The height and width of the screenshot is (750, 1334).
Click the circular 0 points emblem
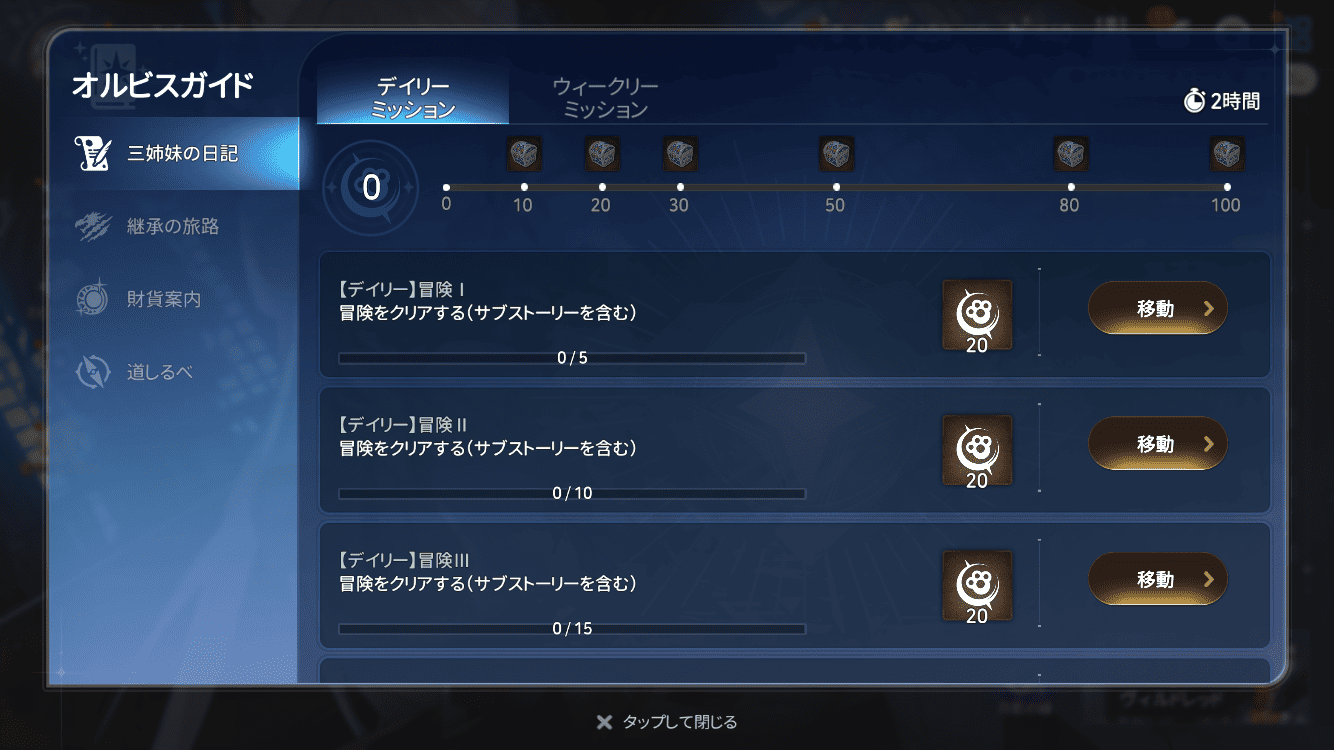(x=370, y=188)
